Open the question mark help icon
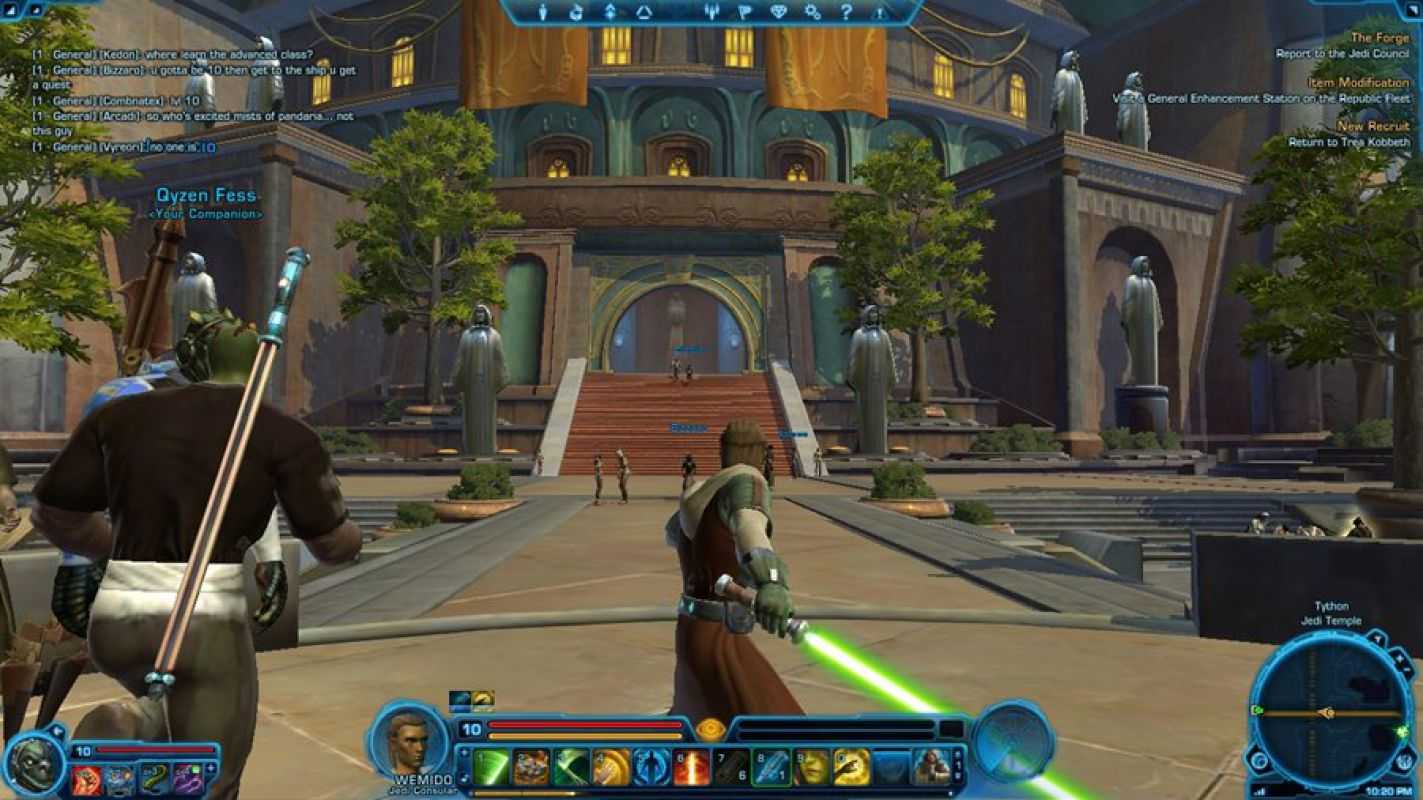Image resolution: width=1423 pixels, height=800 pixels. click(846, 12)
